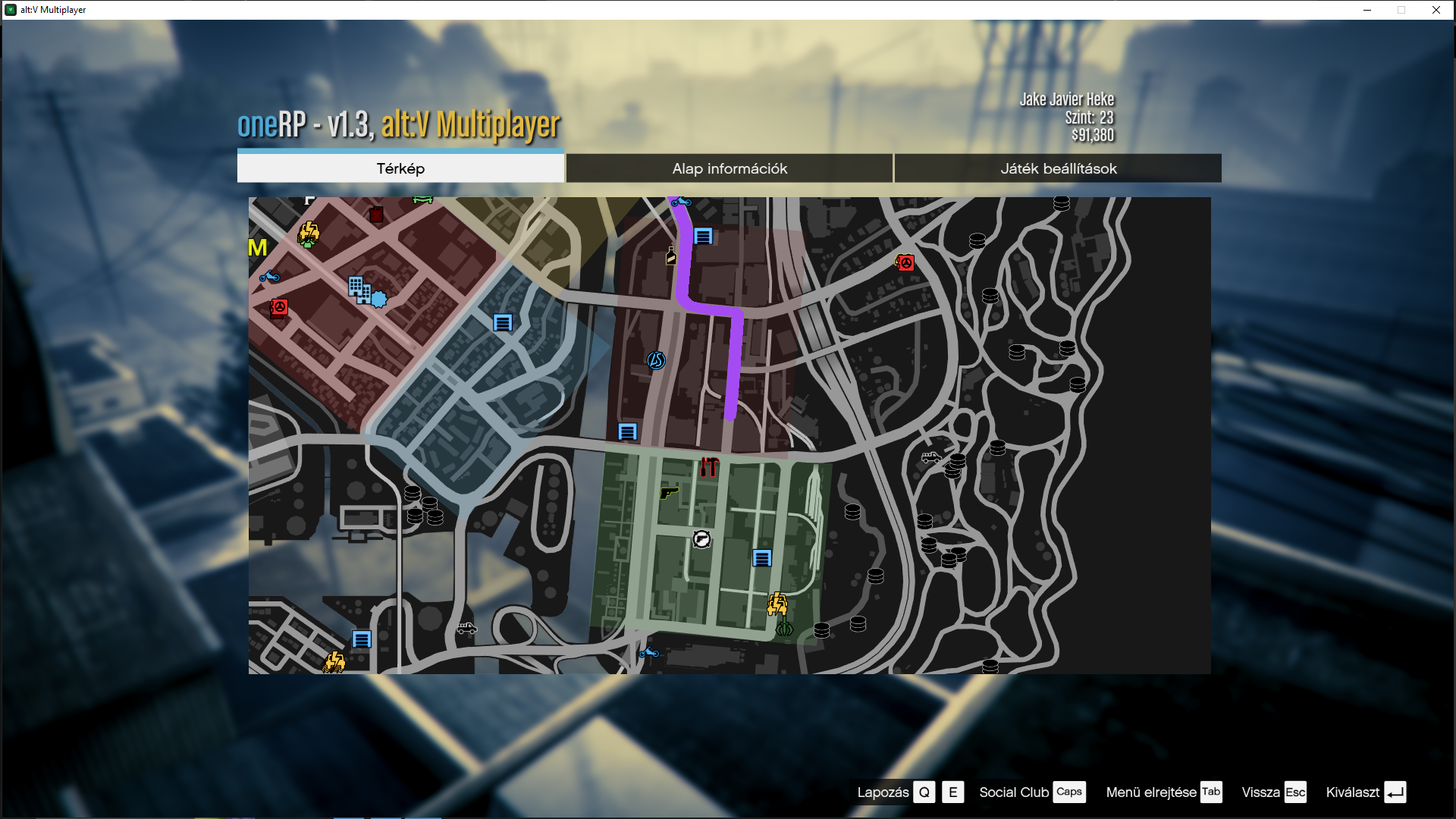1456x819 pixels.
Task: Click the red tools repair marker
Action: click(x=710, y=467)
